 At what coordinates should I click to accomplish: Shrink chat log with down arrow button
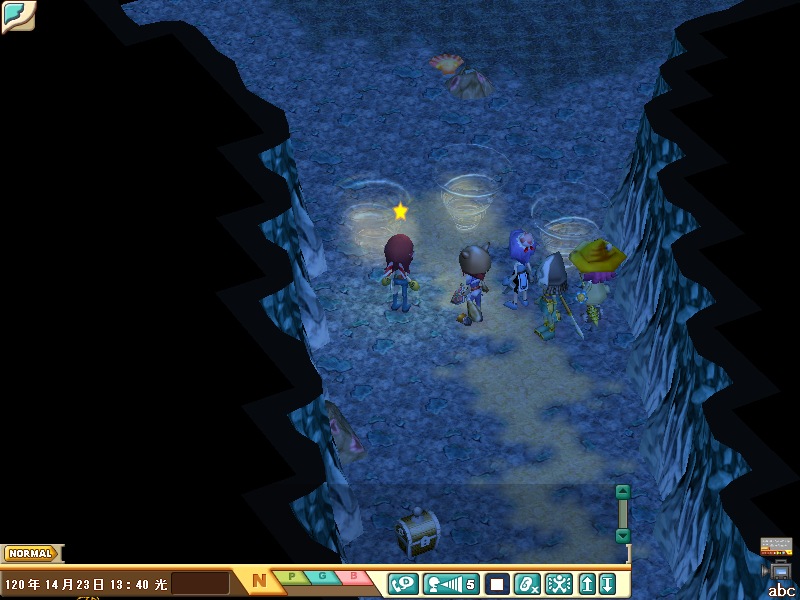tap(607, 583)
